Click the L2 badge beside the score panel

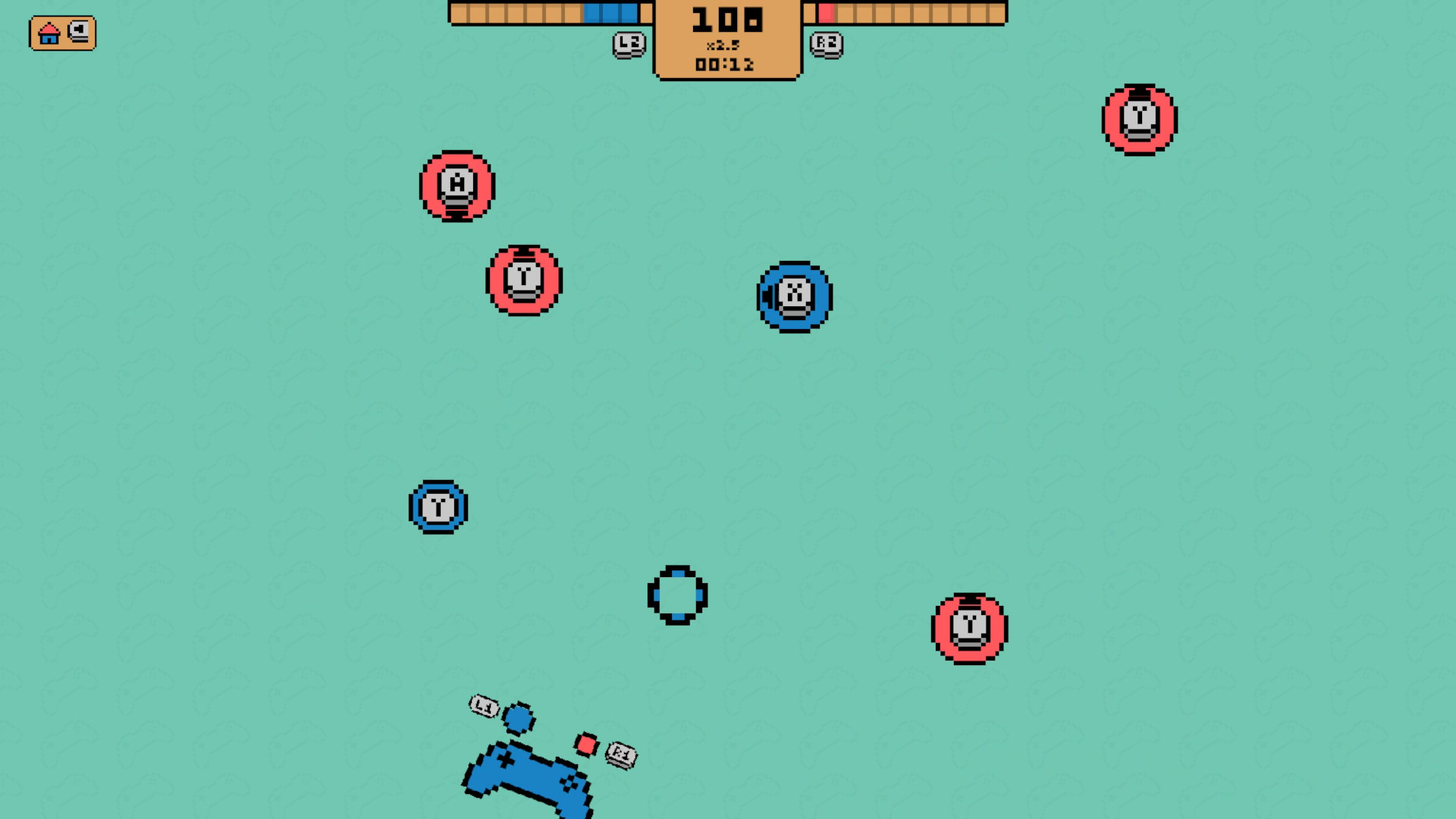628,45
